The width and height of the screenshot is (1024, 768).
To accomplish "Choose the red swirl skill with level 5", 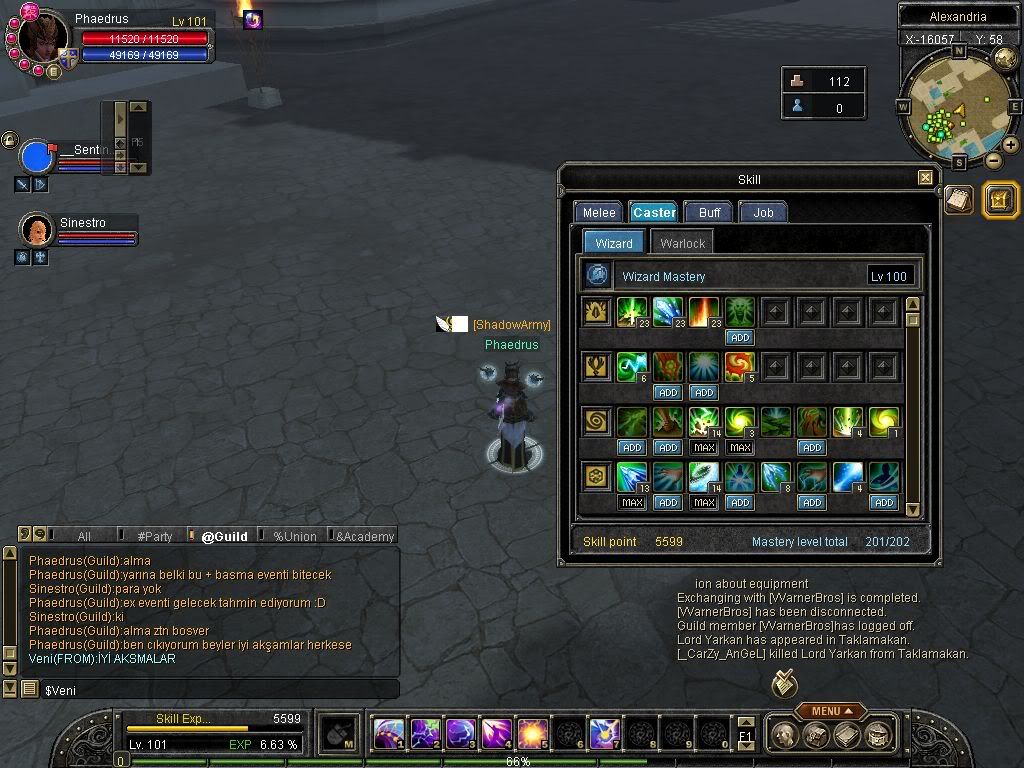I will (740, 367).
